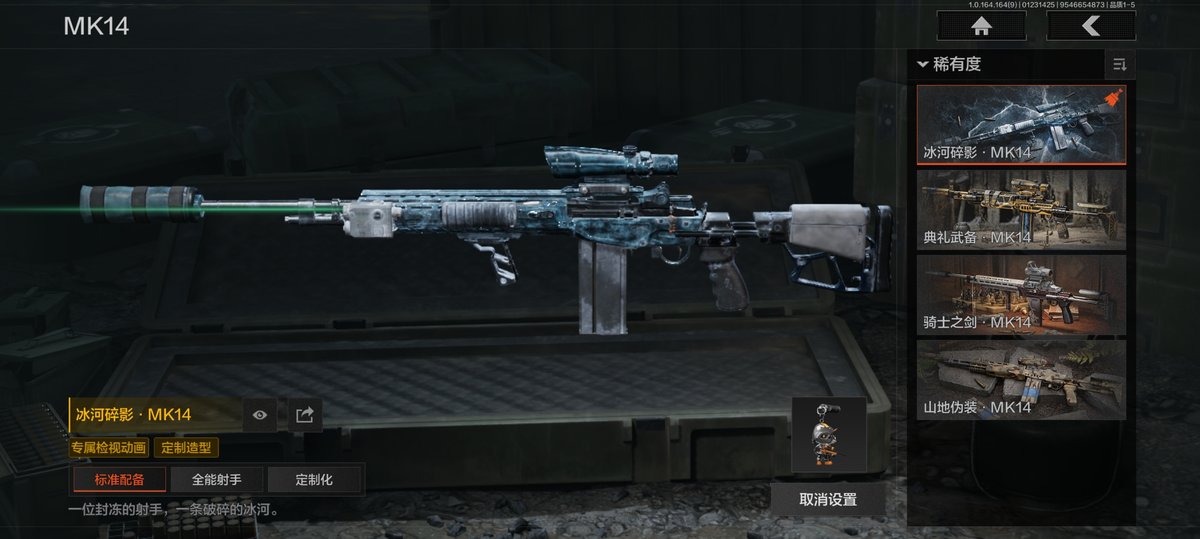Select the 冰河碎影 MK14 skin thumbnail

pos(1021,124)
